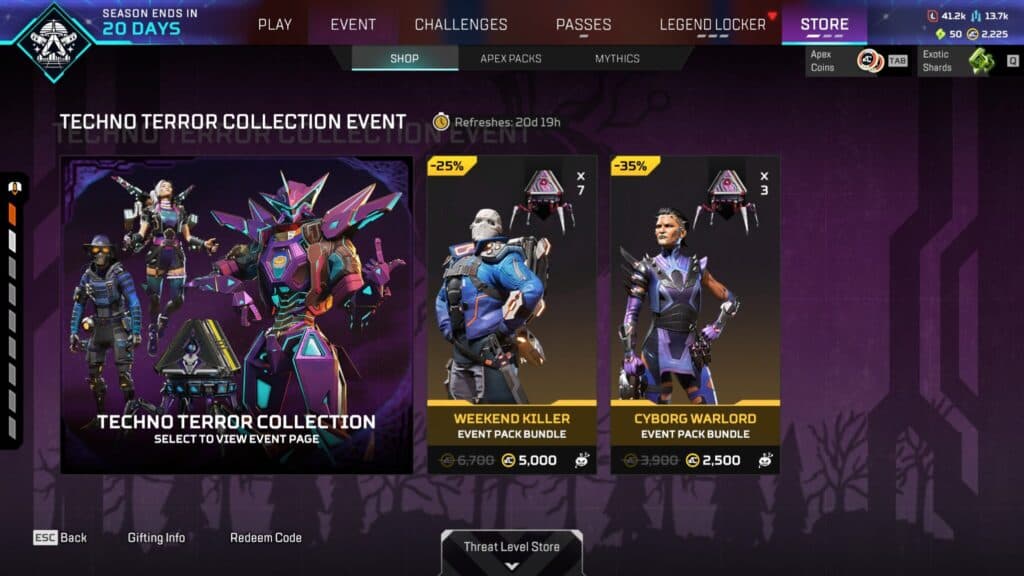Open the Play tab

[275, 24]
